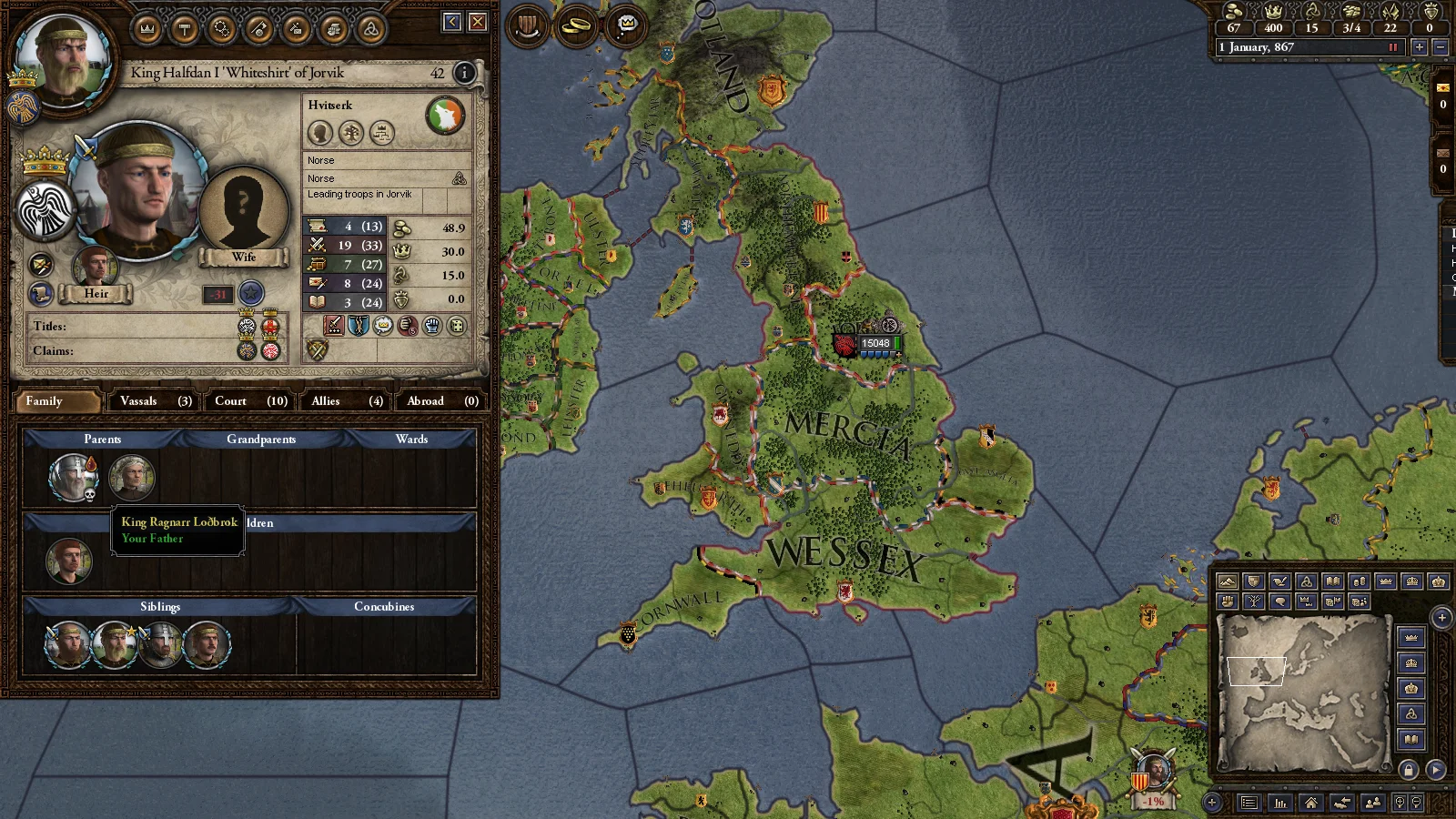Switch to the Vassals tab

pos(155,400)
